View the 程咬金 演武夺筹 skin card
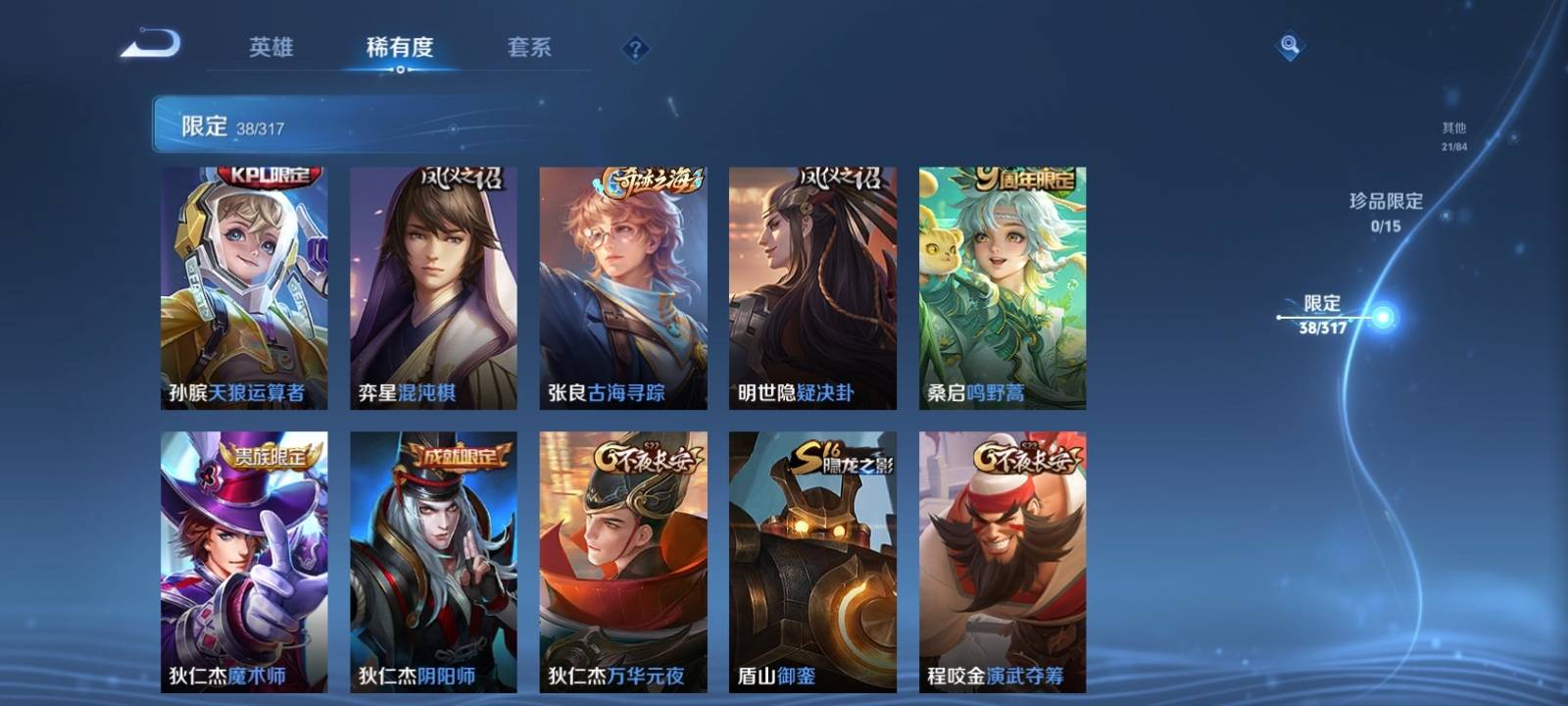The width and height of the screenshot is (1568, 706). (1002, 561)
